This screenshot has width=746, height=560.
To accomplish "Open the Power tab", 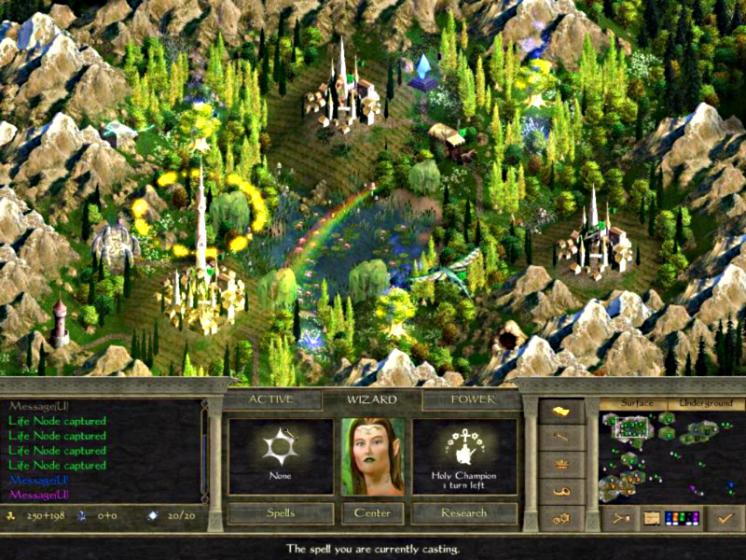I will point(470,399).
